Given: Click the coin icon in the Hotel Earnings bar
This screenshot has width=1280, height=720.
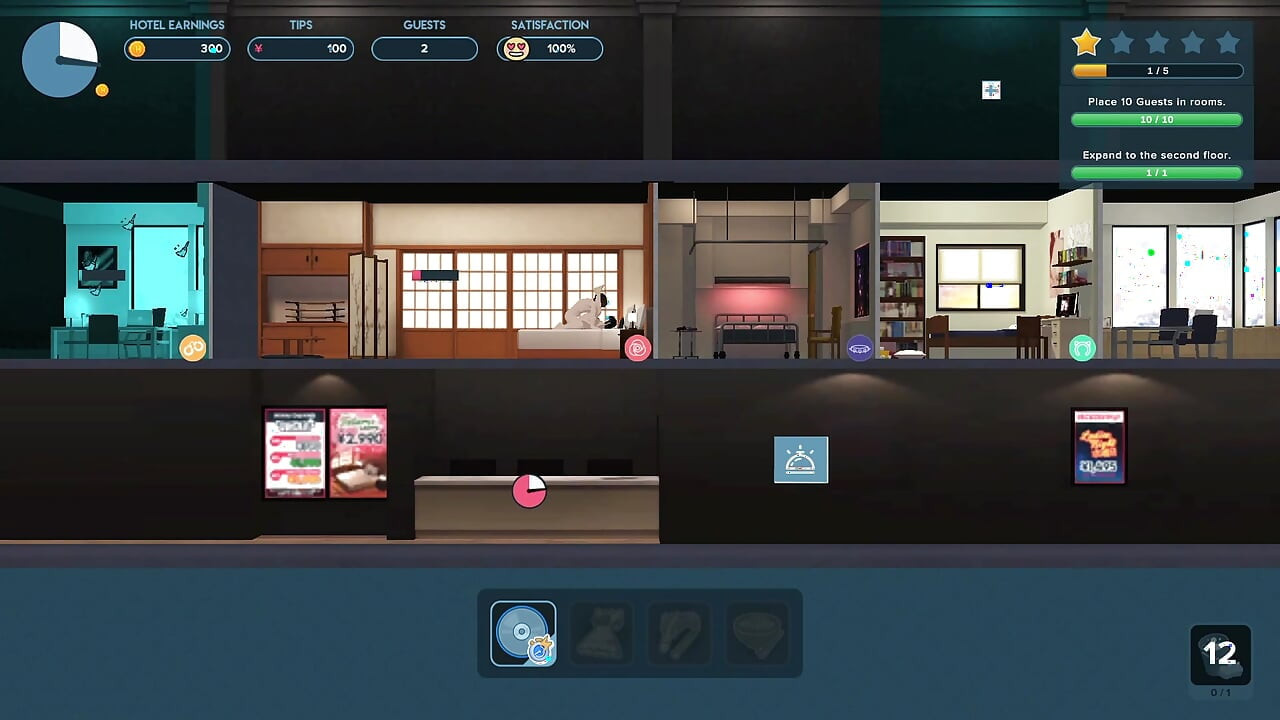Looking at the screenshot, I should point(137,48).
